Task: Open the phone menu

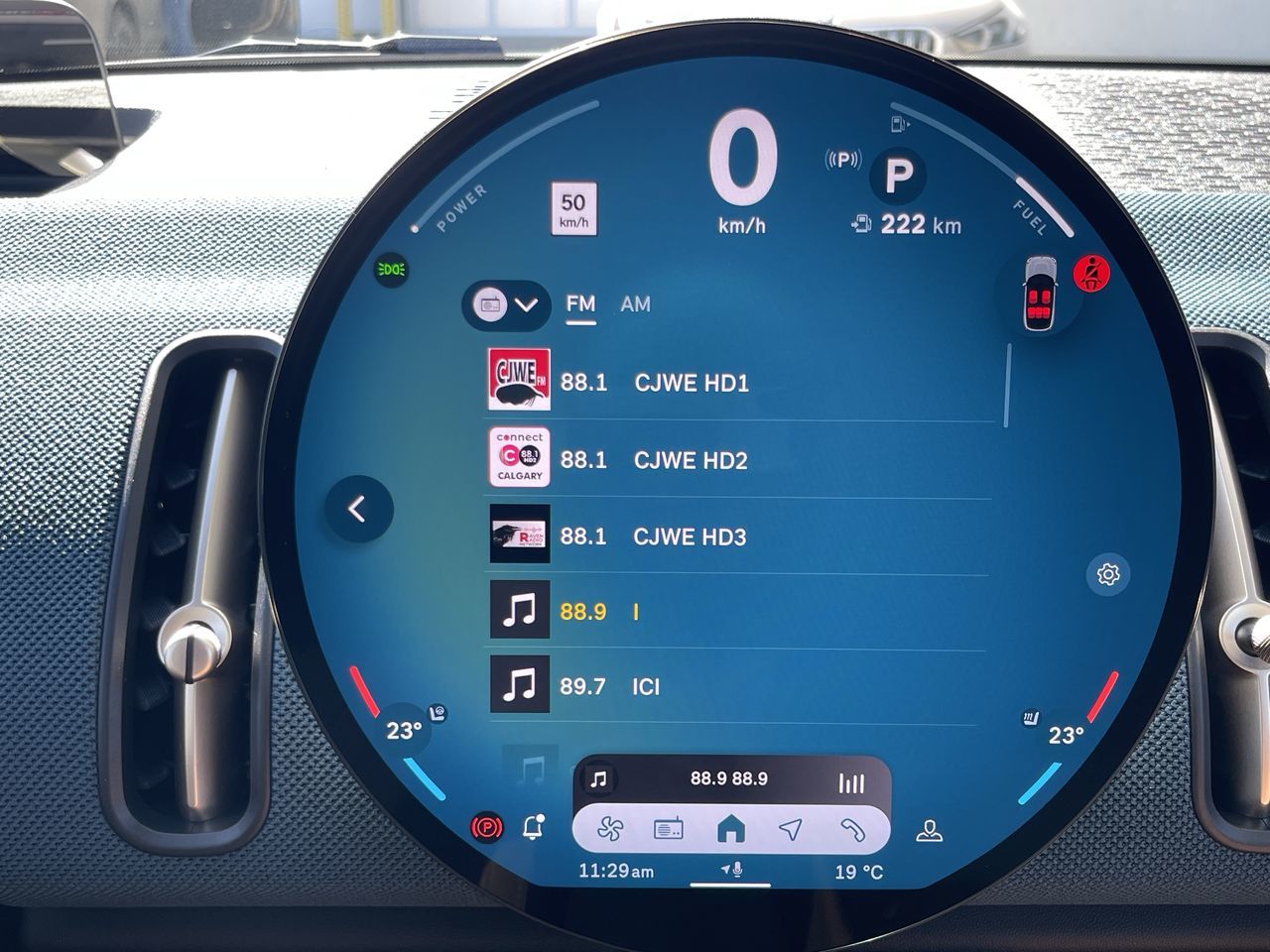Action: [x=852, y=829]
